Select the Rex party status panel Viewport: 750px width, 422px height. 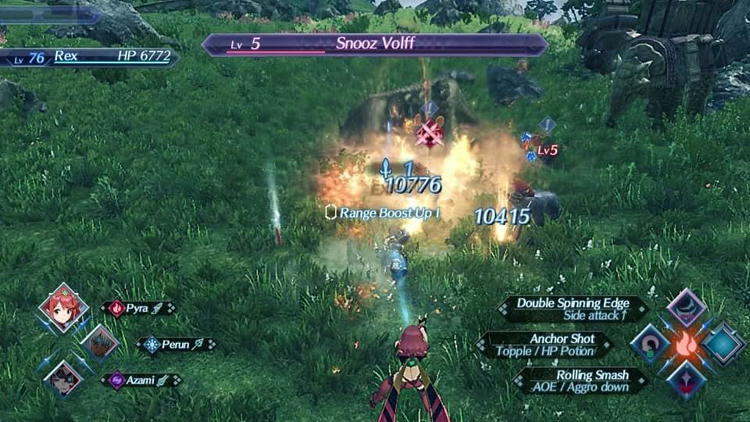tap(90, 58)
